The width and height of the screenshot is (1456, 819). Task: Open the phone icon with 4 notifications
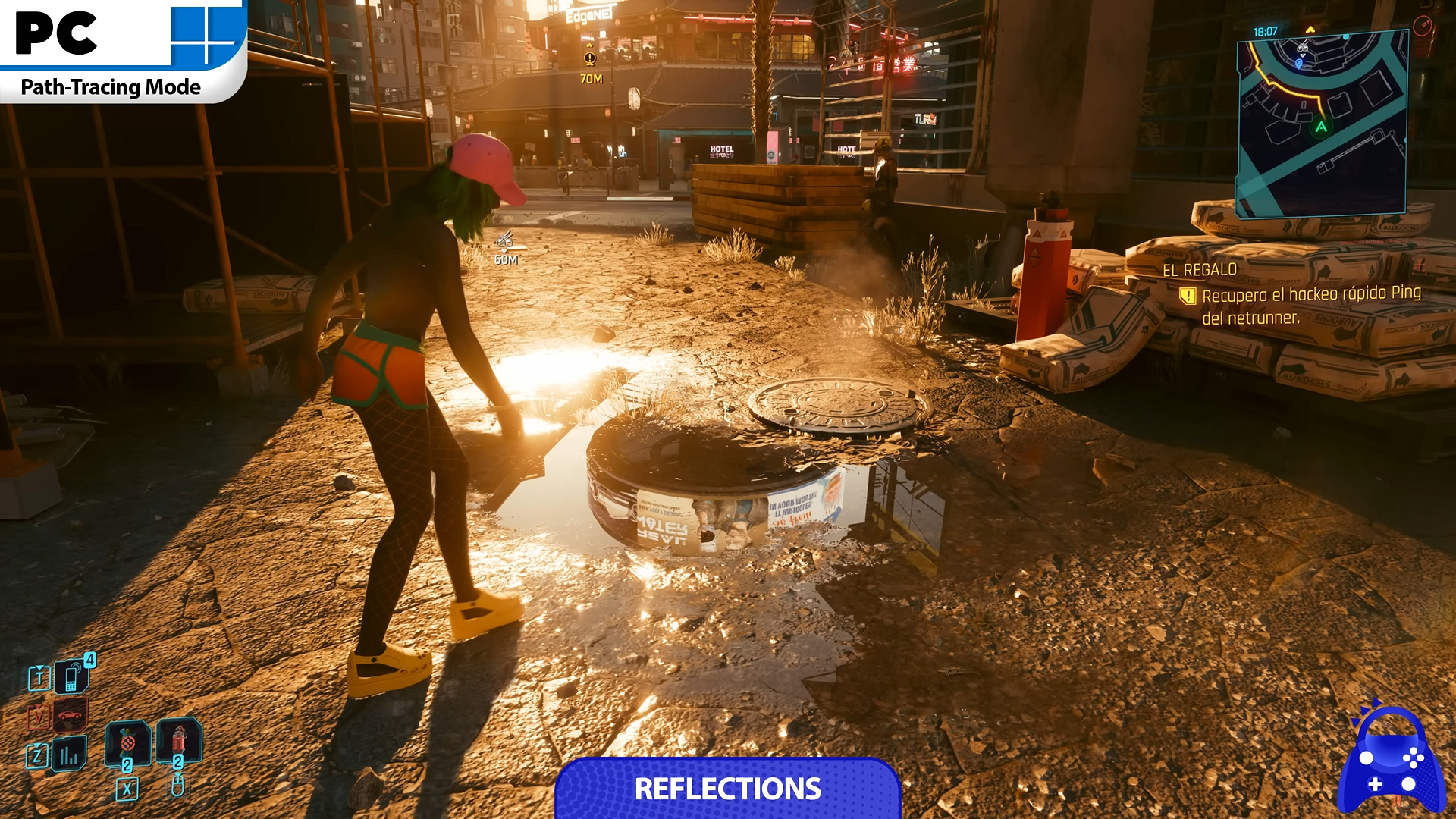click(x=72, y=676)
